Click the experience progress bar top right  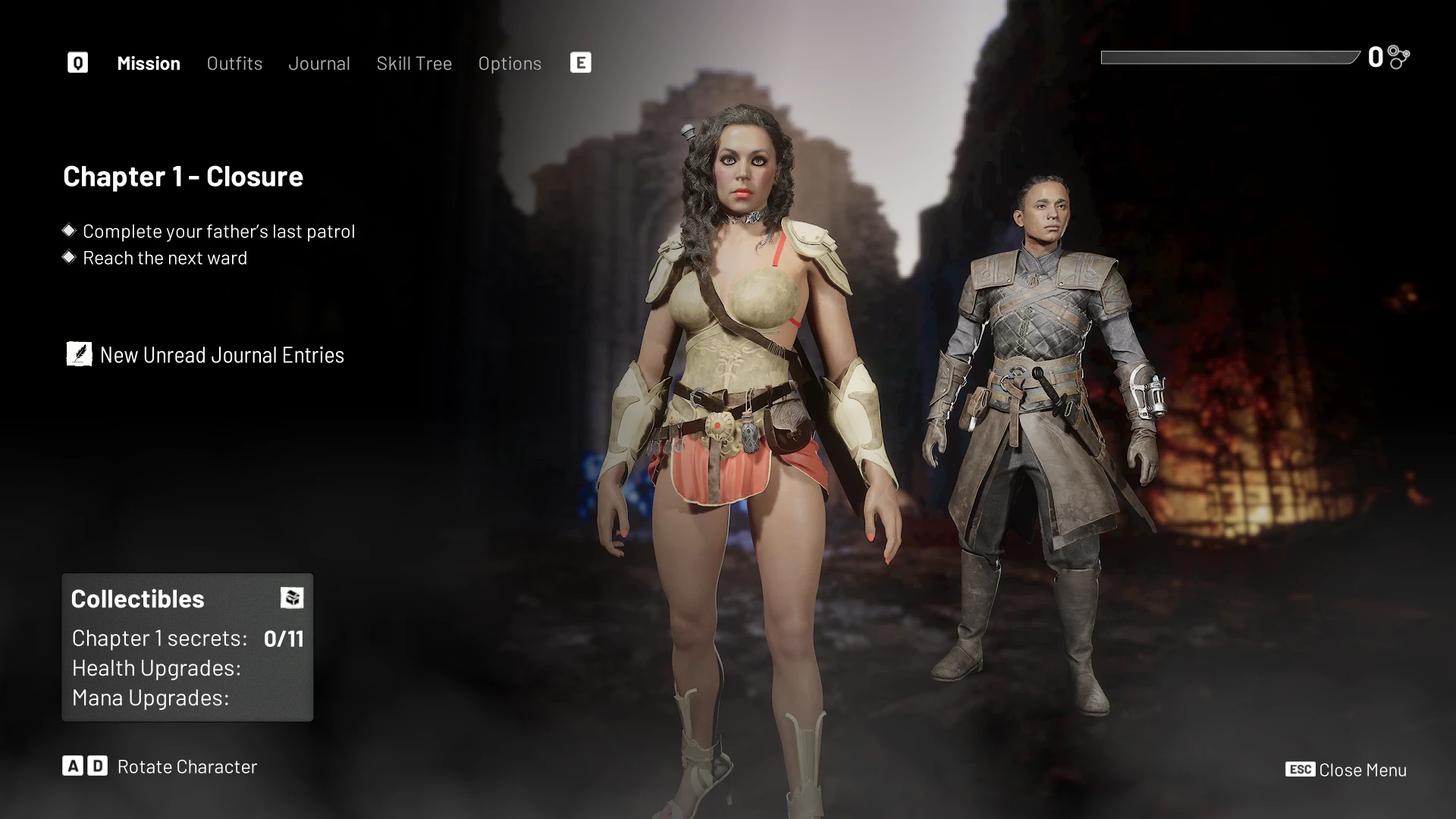1228,56
